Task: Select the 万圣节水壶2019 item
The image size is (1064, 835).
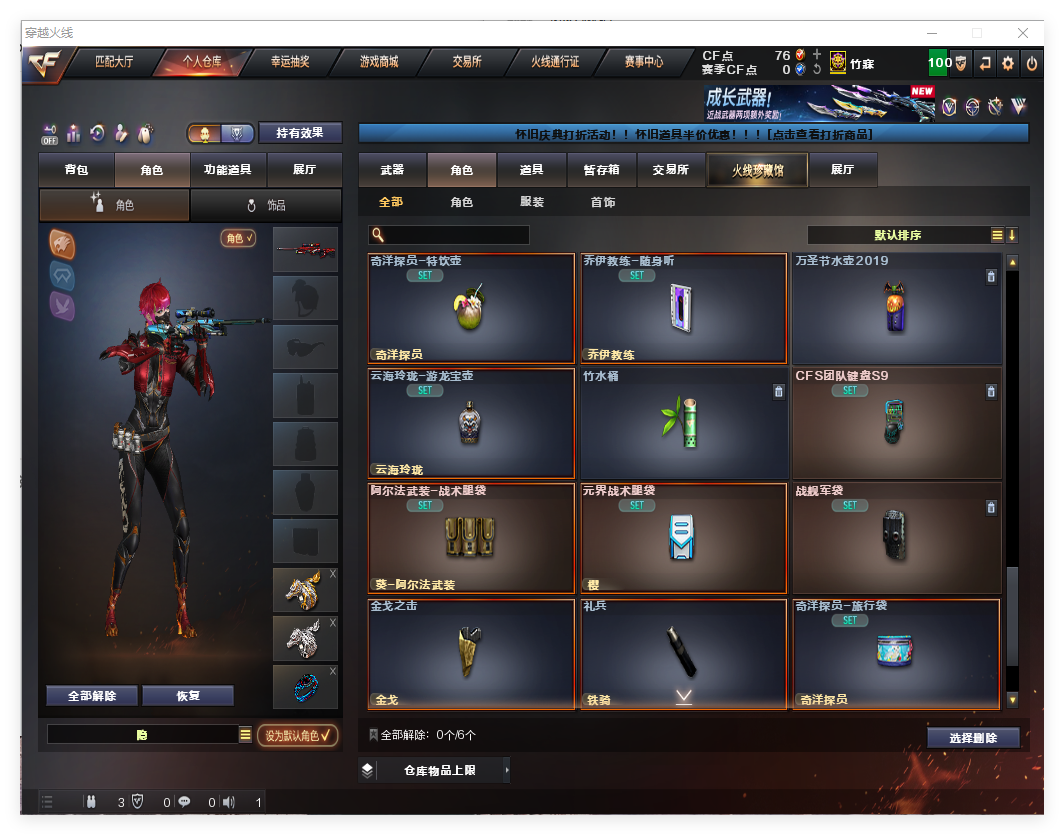Action: pyautogui.click(x=896, y=308)
